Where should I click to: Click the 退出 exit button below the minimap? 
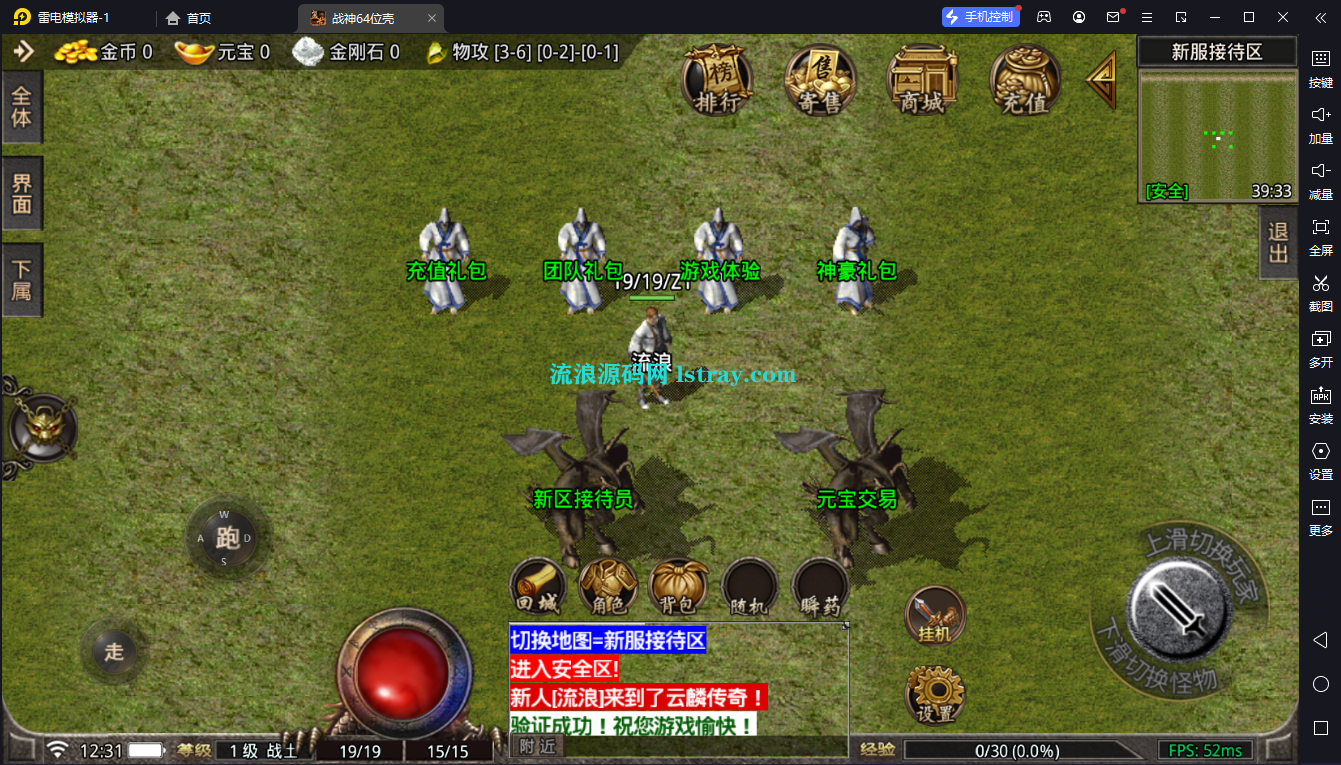(x=1277, y=240)
